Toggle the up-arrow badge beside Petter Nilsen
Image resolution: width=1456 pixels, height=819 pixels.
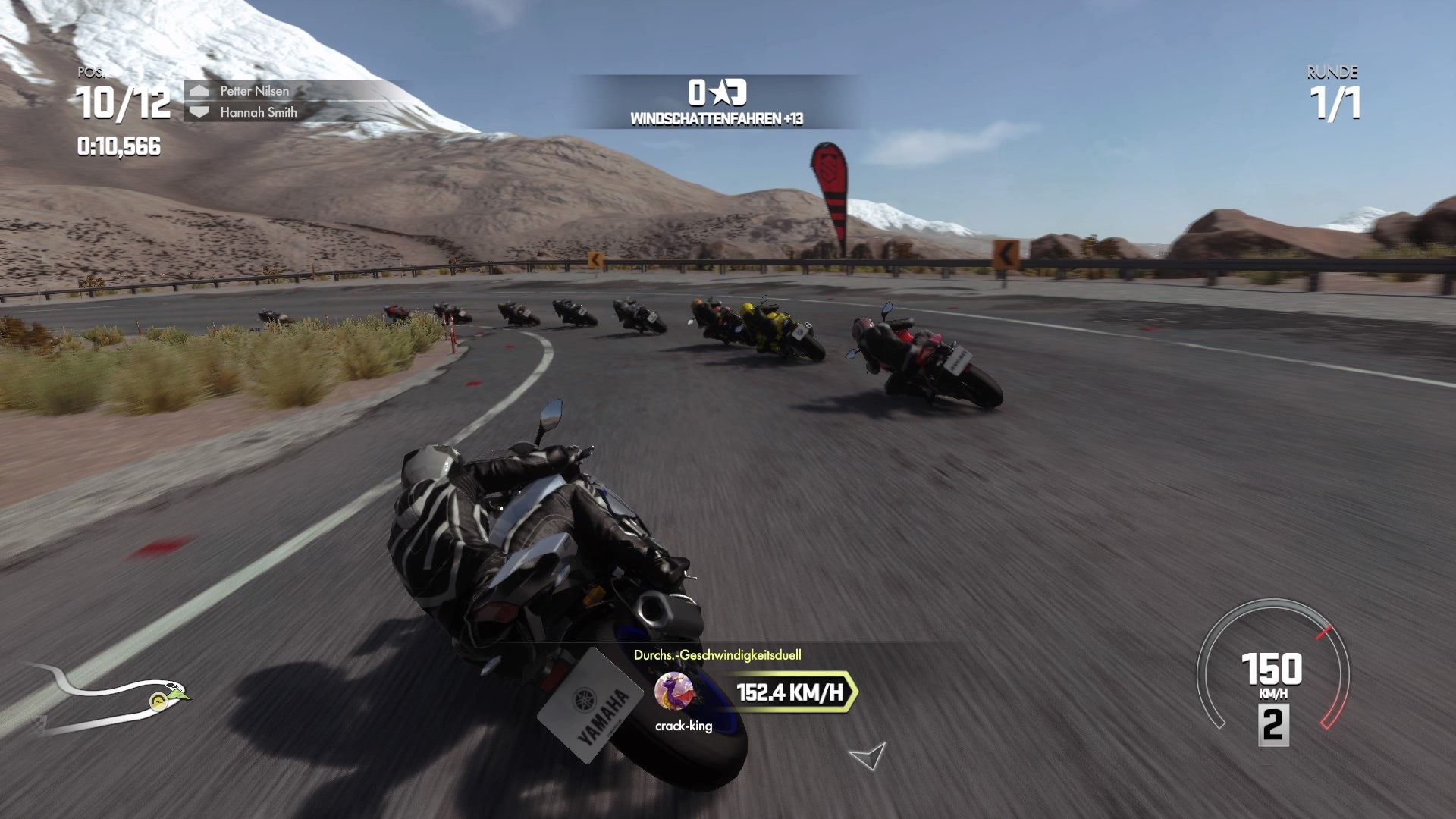199,93
